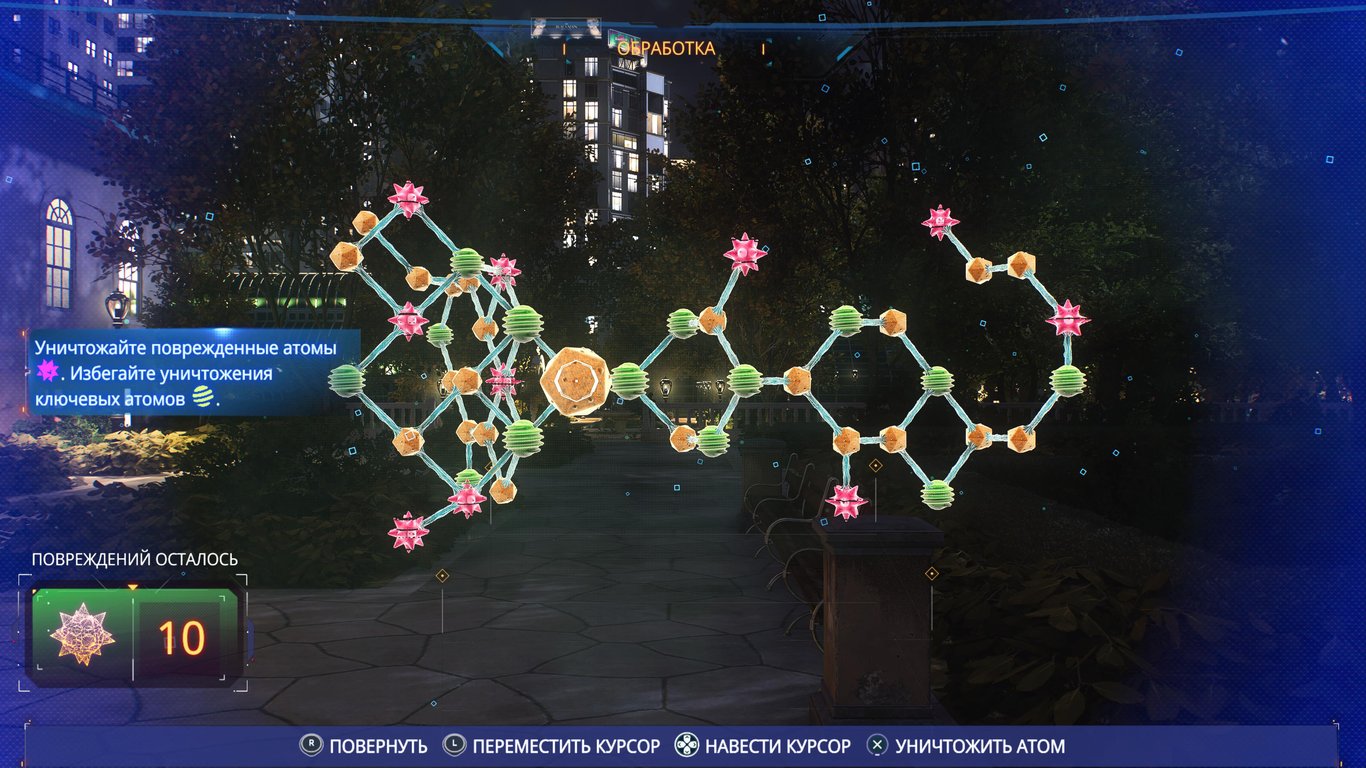Viewport: 1366px width, 768px height.
Task: Select the large golden atom in the molecule
Action: 573,380
